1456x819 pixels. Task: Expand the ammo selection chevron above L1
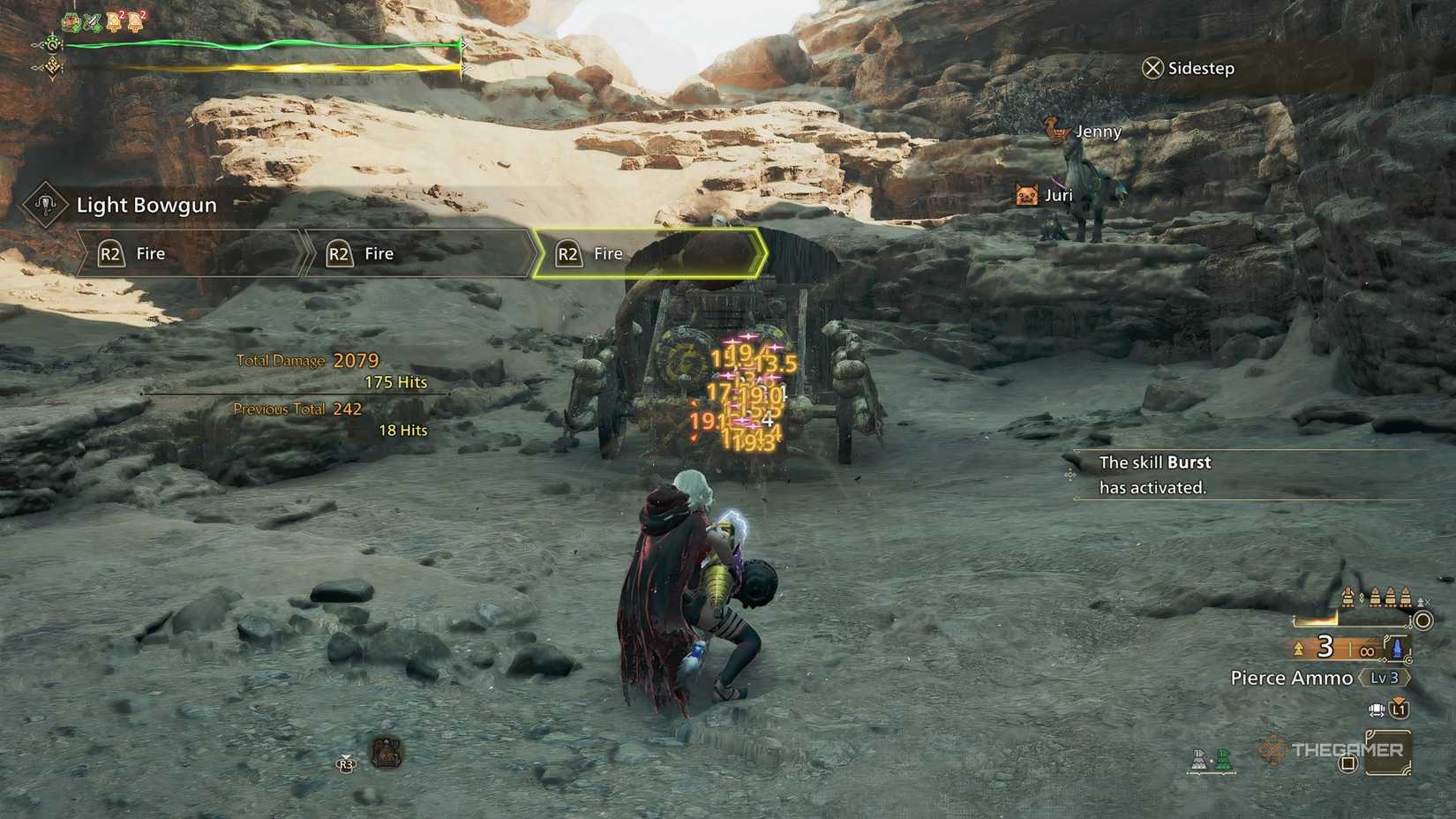pyautogui.click(x=1398, y=699)
